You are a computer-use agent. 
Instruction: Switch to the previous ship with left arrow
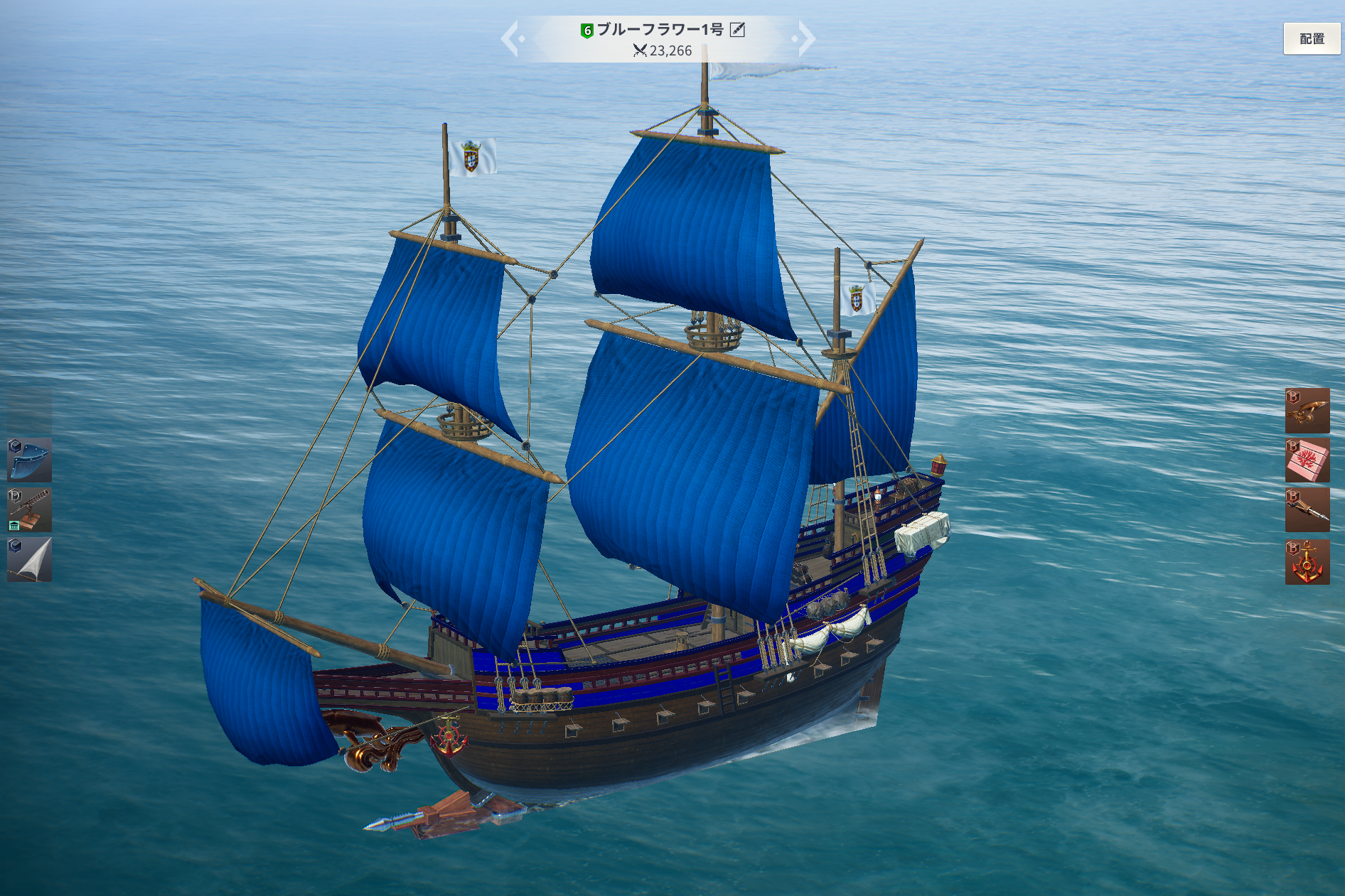pos(512,38)
